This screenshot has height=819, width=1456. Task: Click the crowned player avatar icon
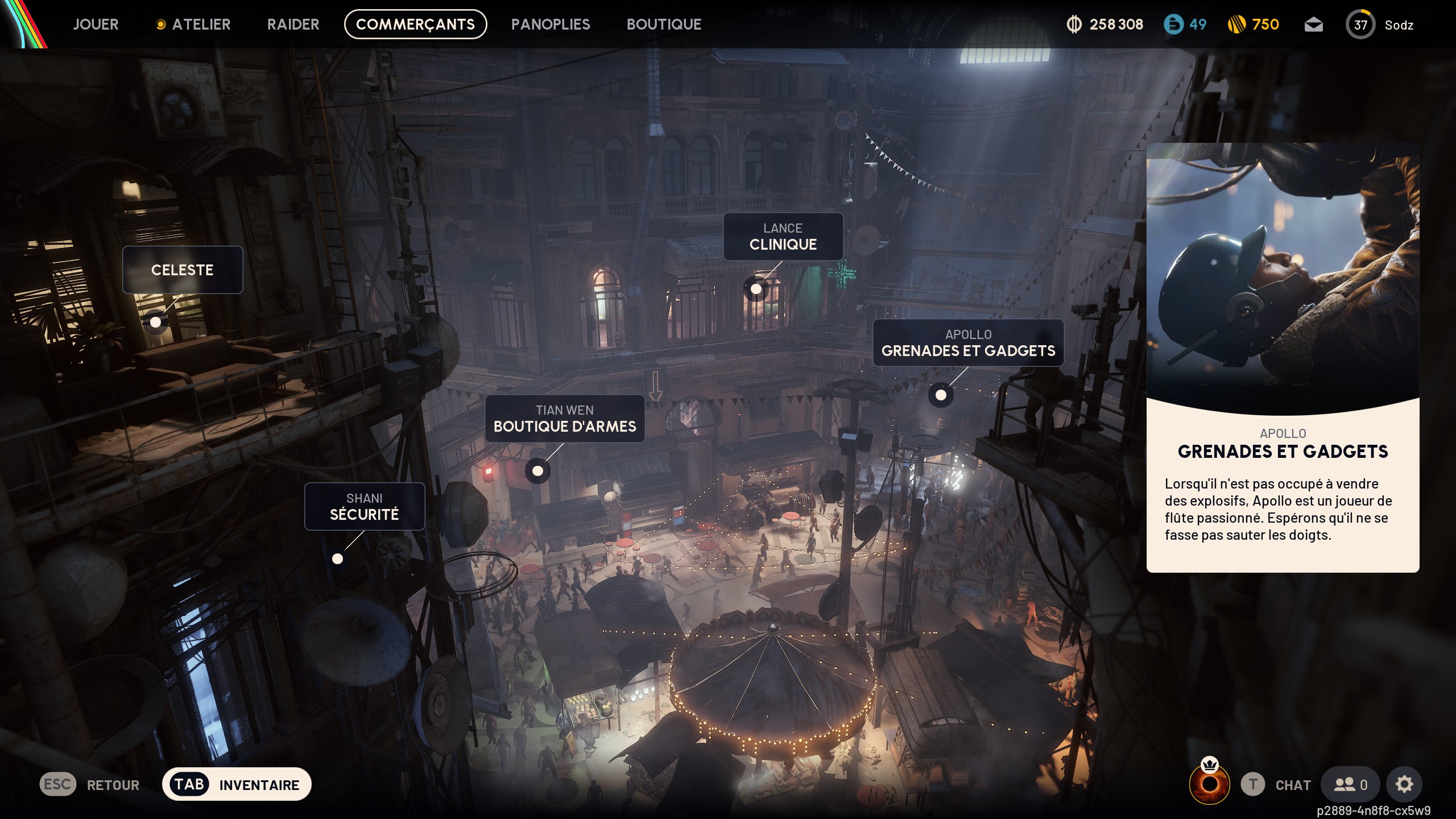[1209, 783]
